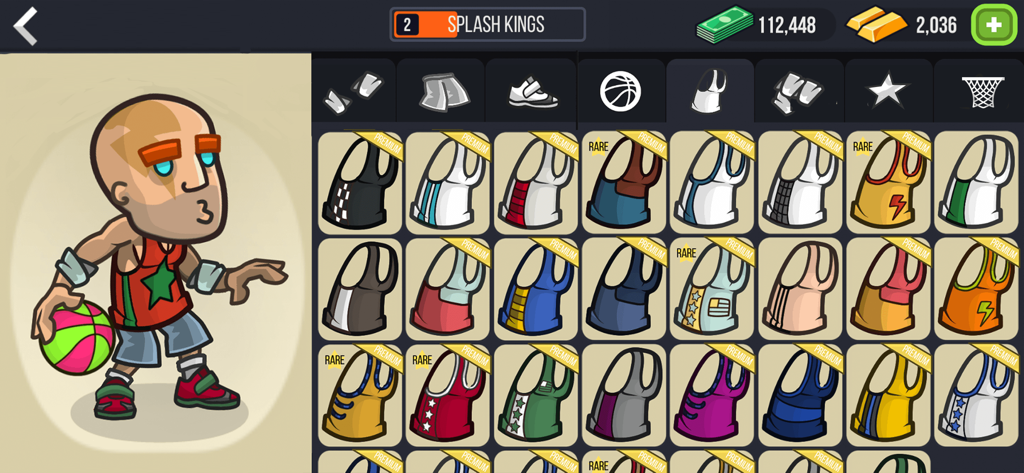Image resolution: width=1024 pixels, height=473 pixels.
Task: Switch to the sneakers tab
Action: click(x=530, y=93)
